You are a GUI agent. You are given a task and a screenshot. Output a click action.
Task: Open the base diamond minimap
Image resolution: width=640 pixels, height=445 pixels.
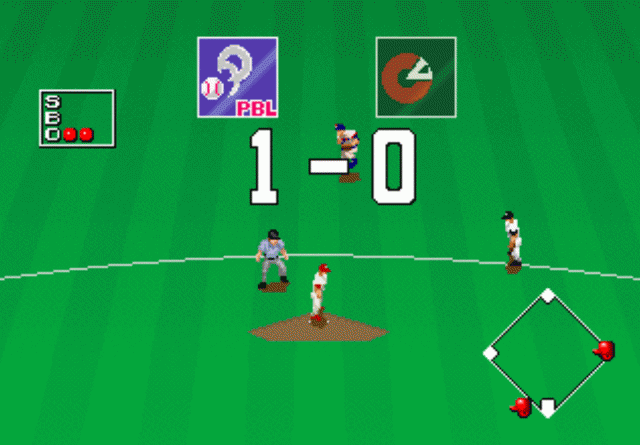point(548,352)
